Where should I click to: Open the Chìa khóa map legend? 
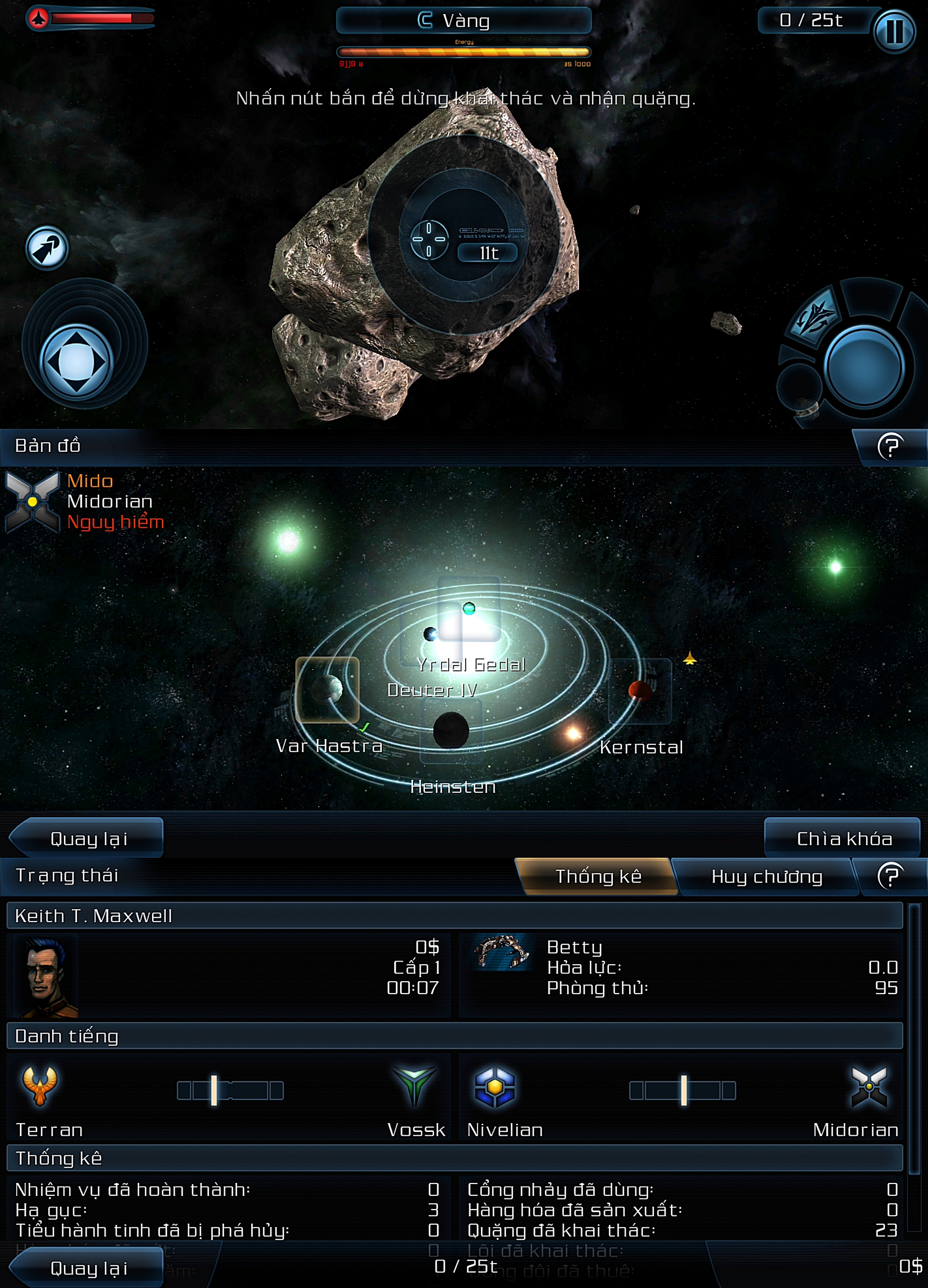843,839
